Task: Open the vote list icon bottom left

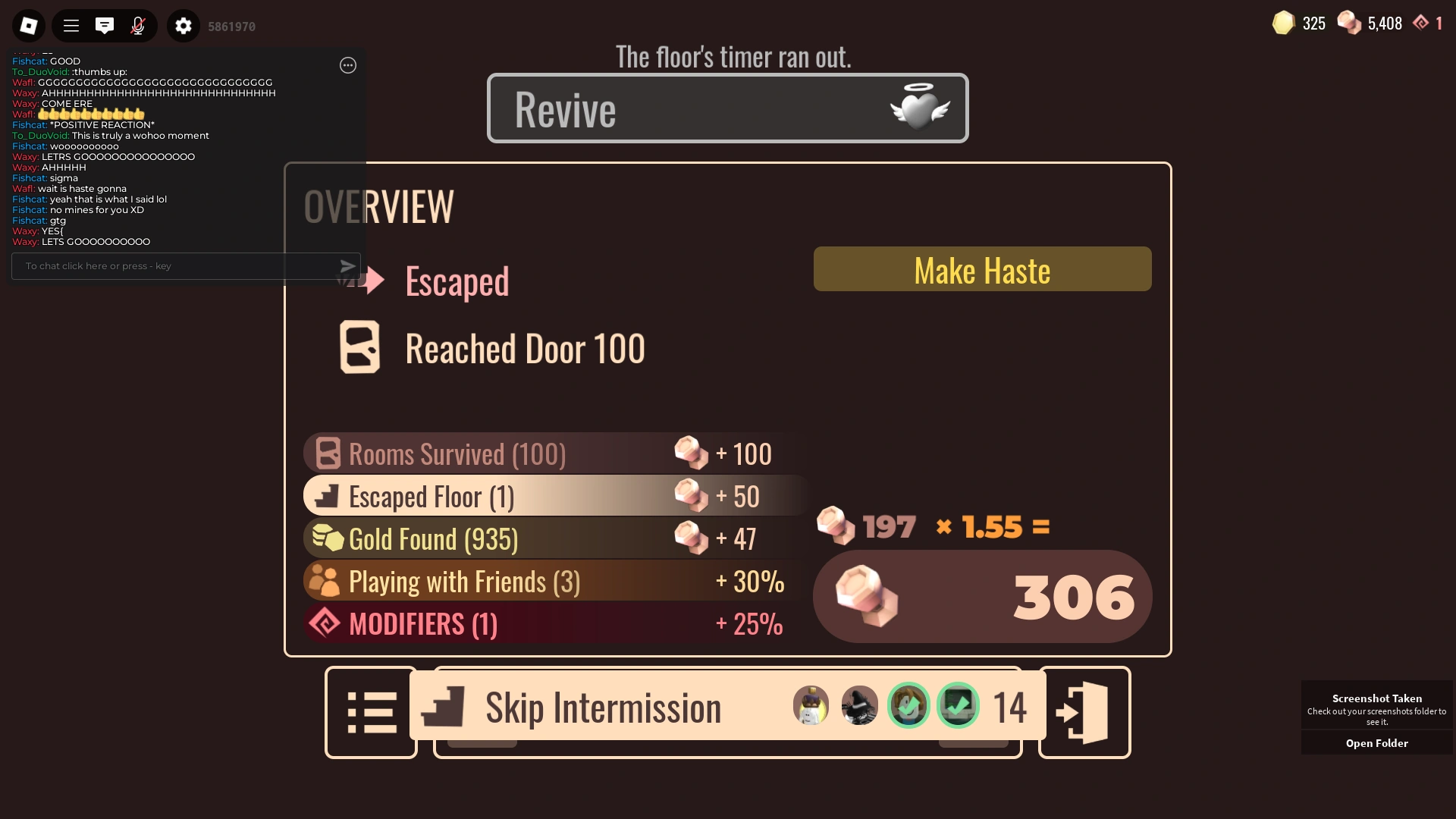Action: tap(371, 711)
